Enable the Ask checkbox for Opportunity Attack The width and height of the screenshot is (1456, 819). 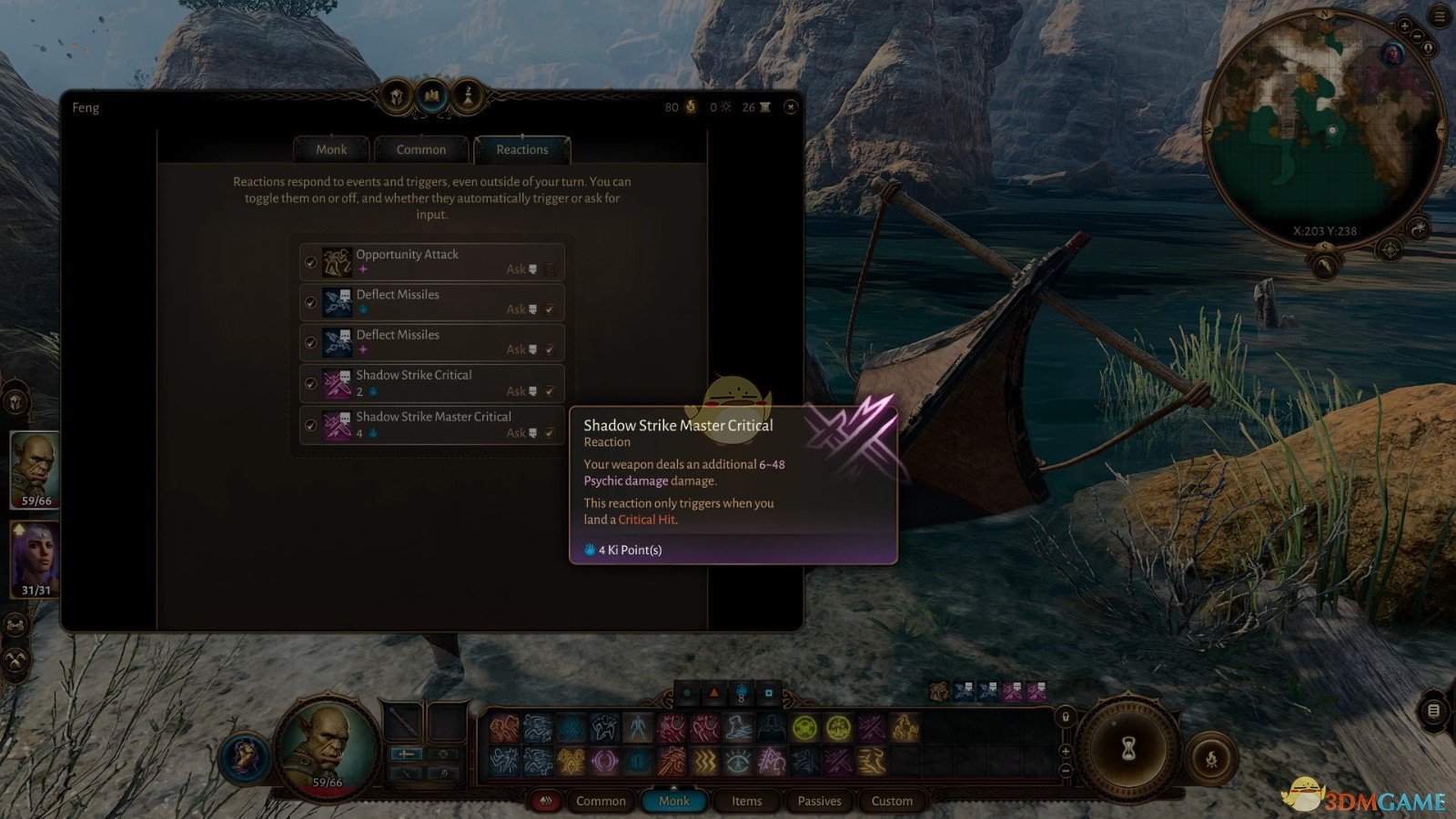[x=550, y=269]
